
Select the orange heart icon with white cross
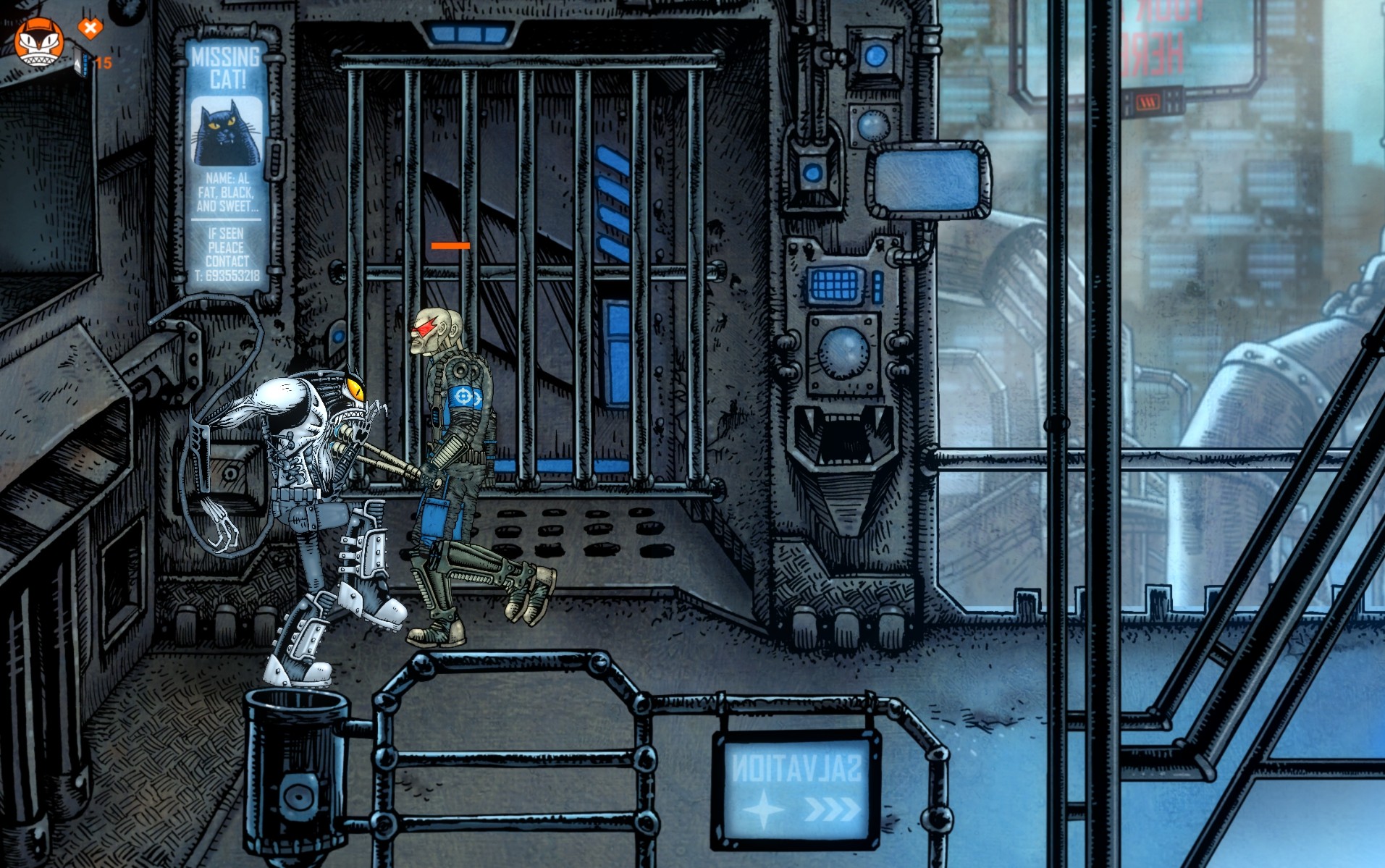click(90, 29)
